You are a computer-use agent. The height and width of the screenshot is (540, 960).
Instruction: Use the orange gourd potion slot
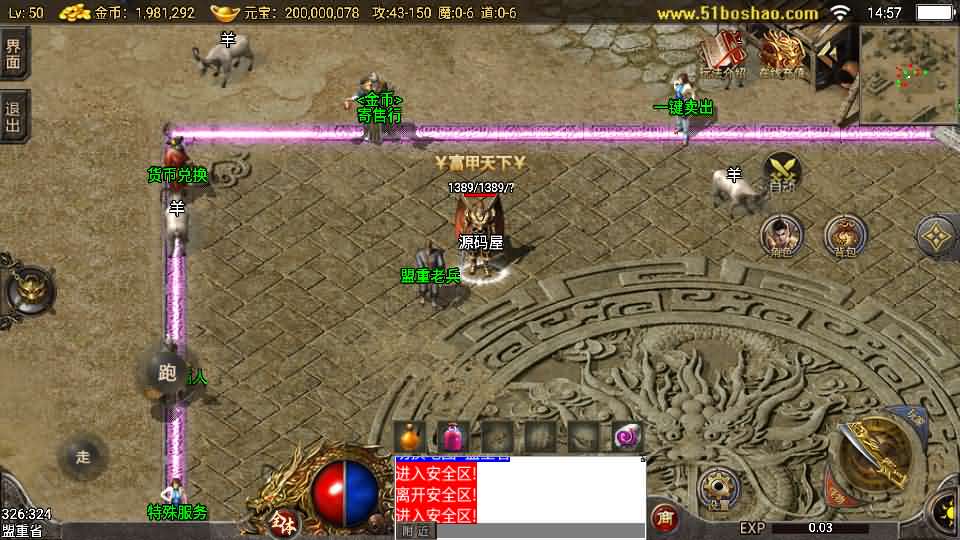tap(410, 437)
